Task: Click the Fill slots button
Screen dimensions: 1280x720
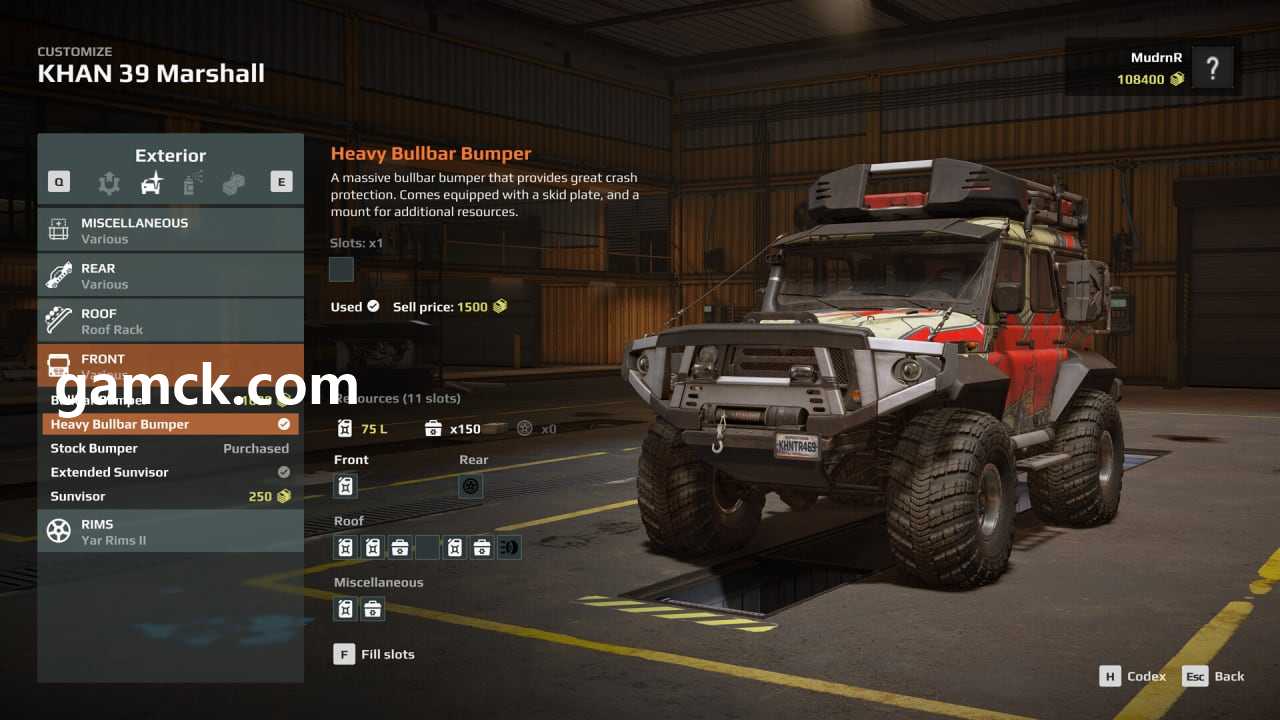Action: (x=374, y=654)
